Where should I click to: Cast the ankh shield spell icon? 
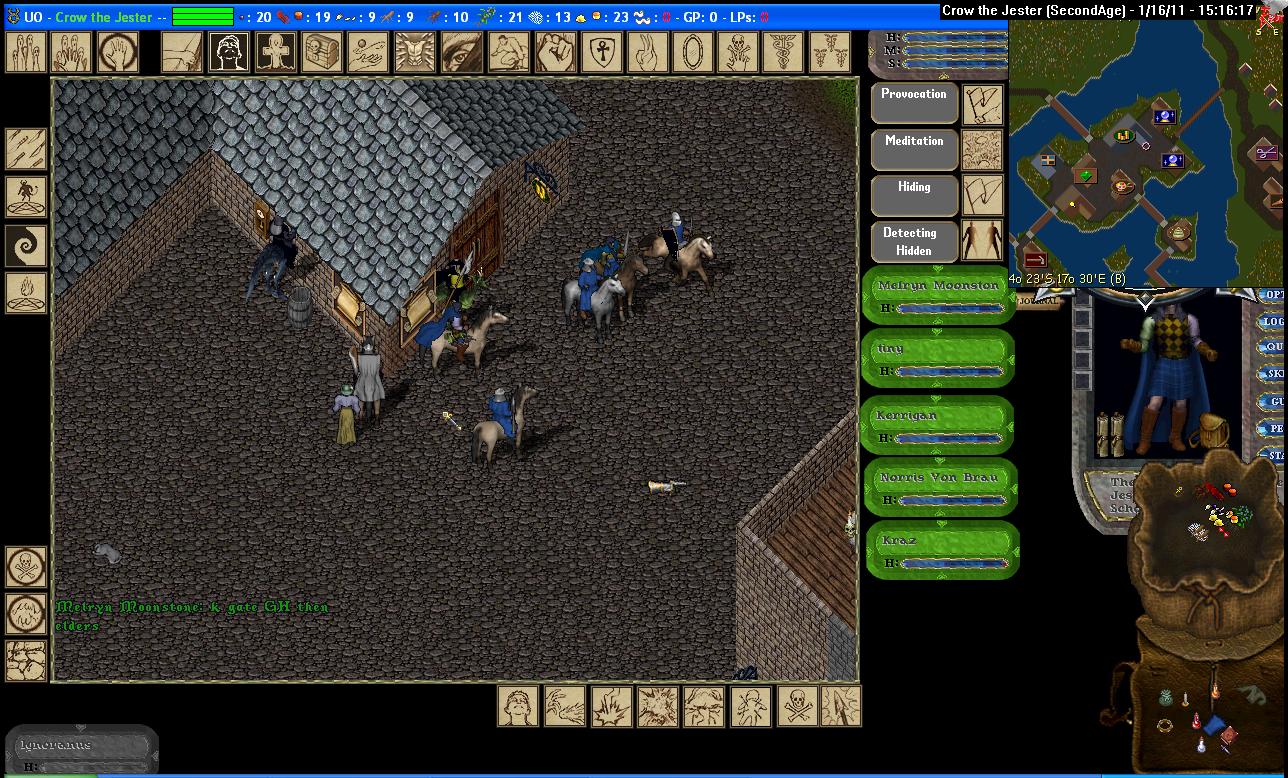598,52
